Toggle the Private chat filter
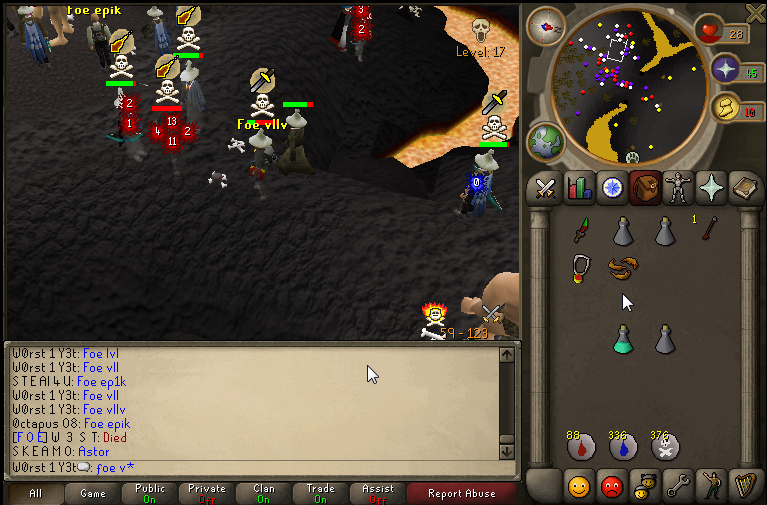The width and height of the screenshot is (767, 505). pyautogui.click(x=207, y=493)
